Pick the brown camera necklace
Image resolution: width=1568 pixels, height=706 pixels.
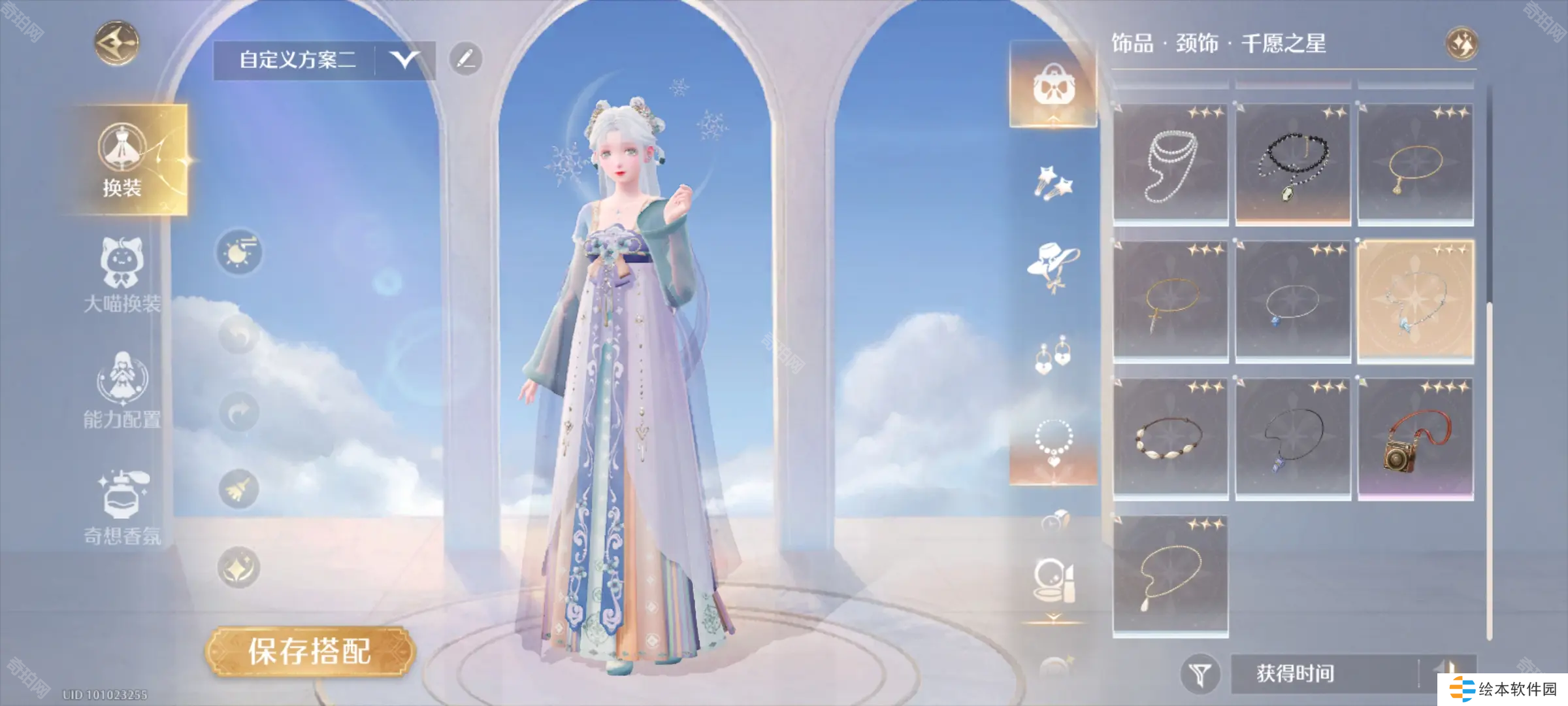(1416, 439)
